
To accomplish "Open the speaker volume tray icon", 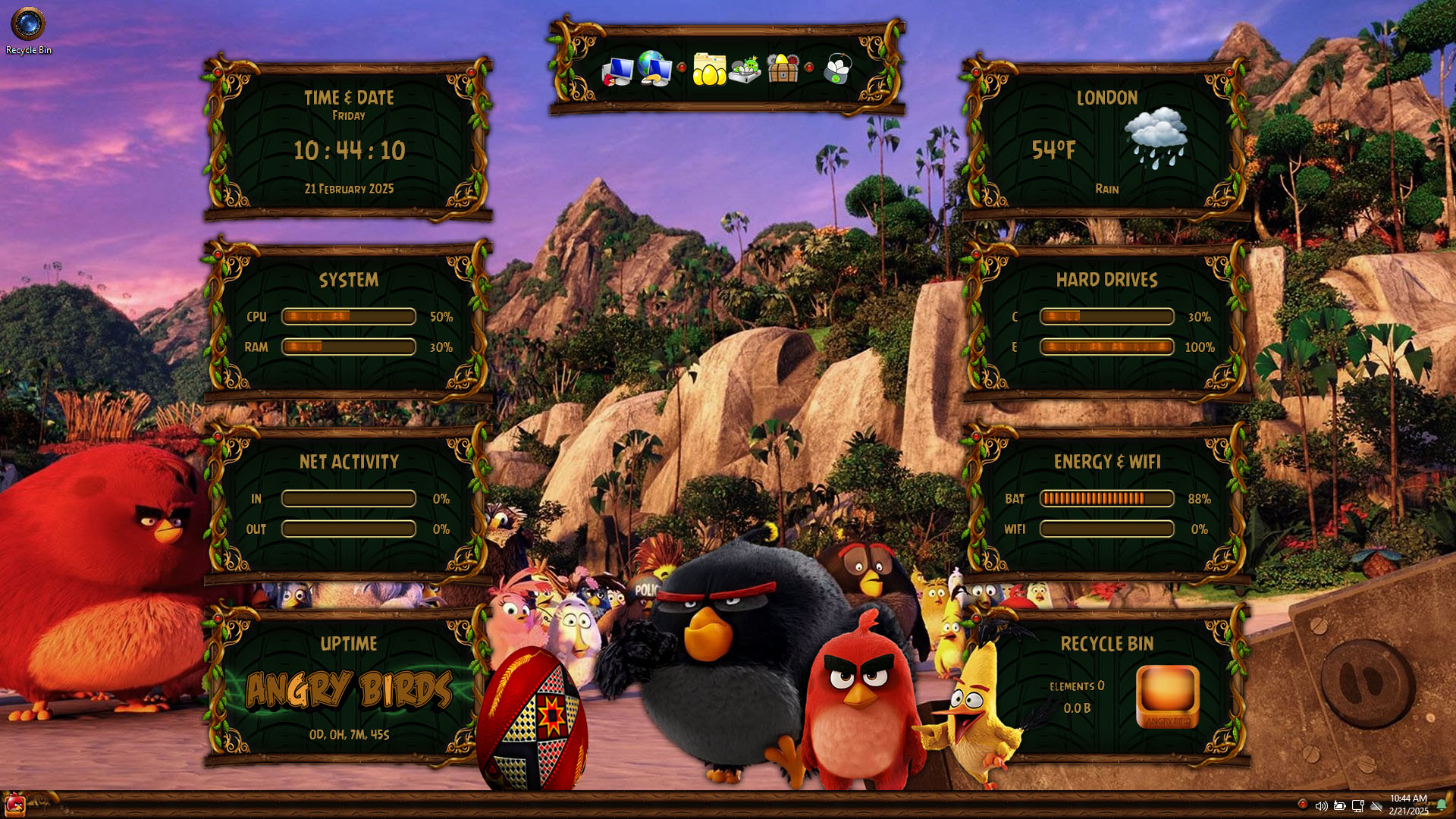I will (x=1321, y=805).
